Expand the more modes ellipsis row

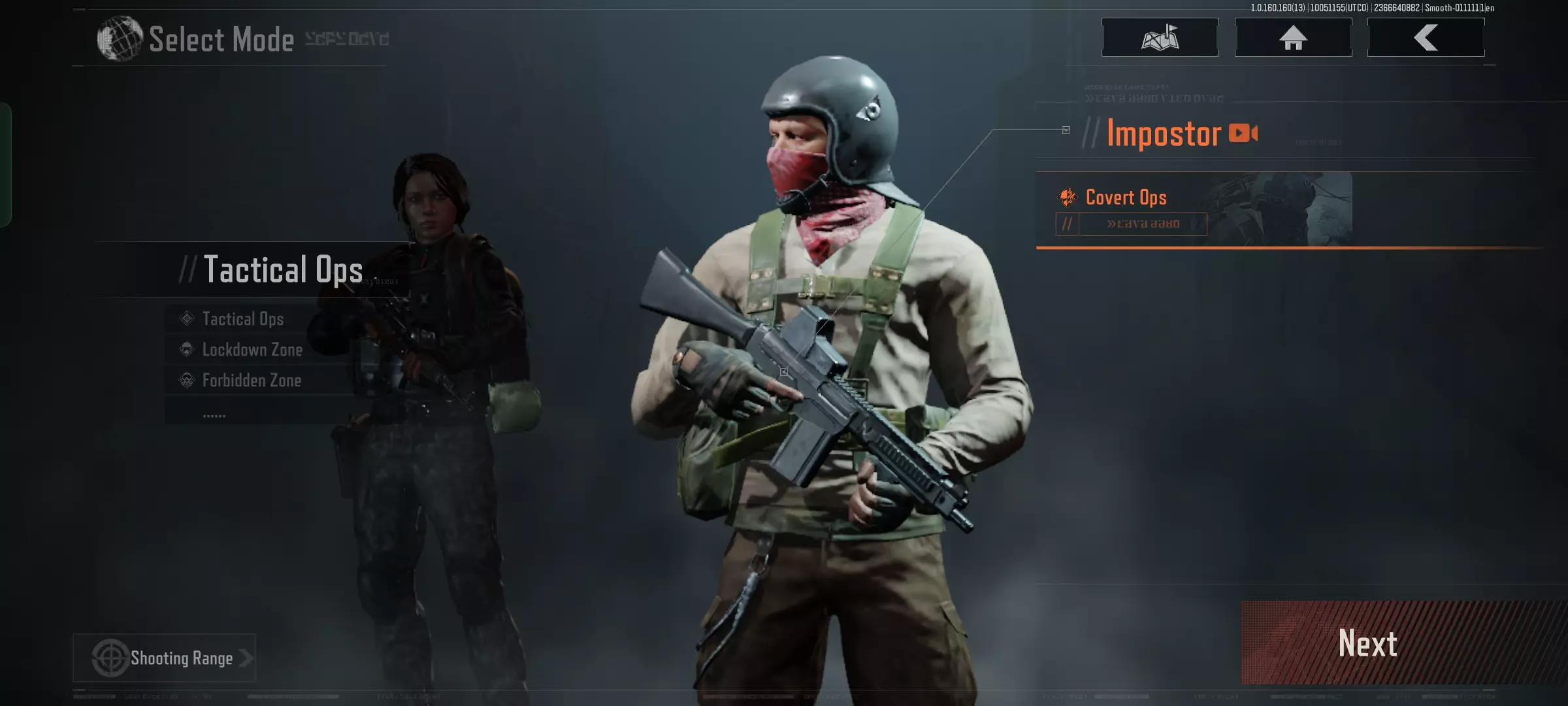click(x=214, y=414)
